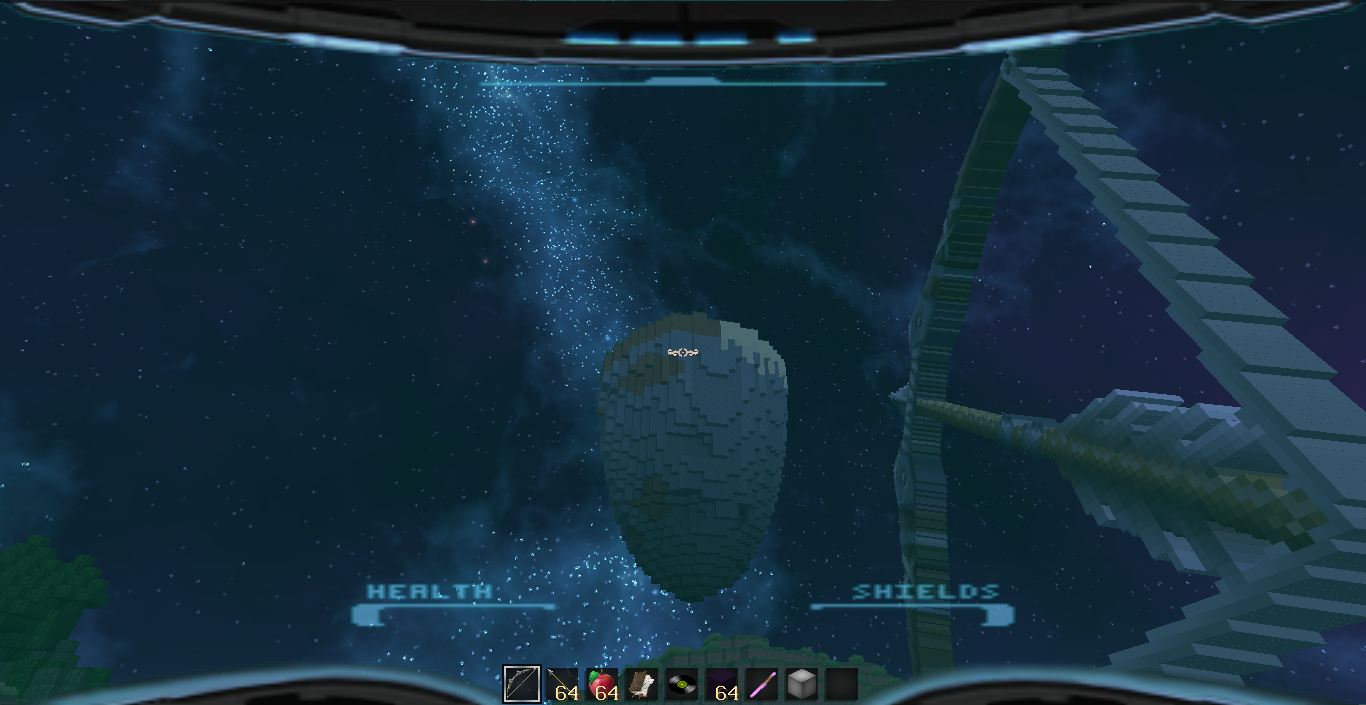Choose the pink wand slot

pyautogui.click(x=761, y=684)
